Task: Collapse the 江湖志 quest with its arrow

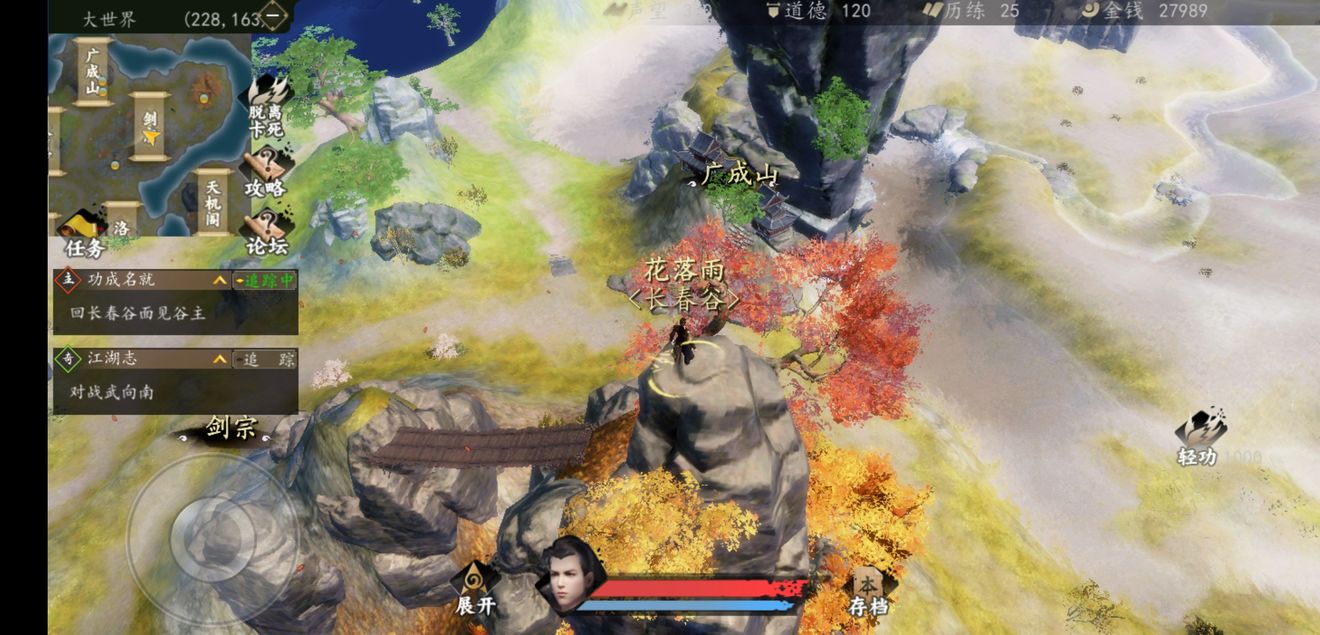Action: click(220, 359)
